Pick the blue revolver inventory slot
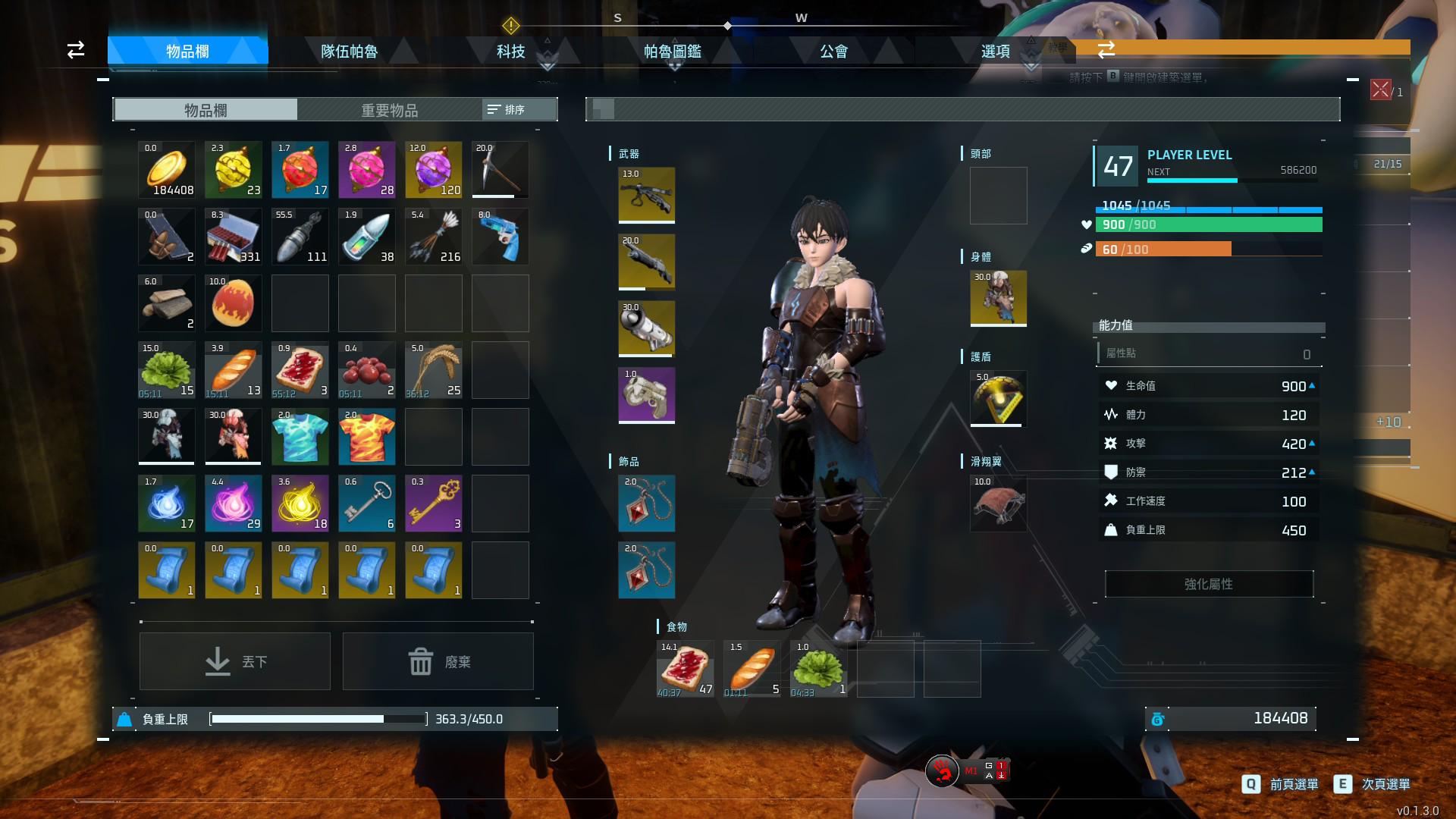The height and width of the screenshot is (819, 1456). (x=500, y=237)
